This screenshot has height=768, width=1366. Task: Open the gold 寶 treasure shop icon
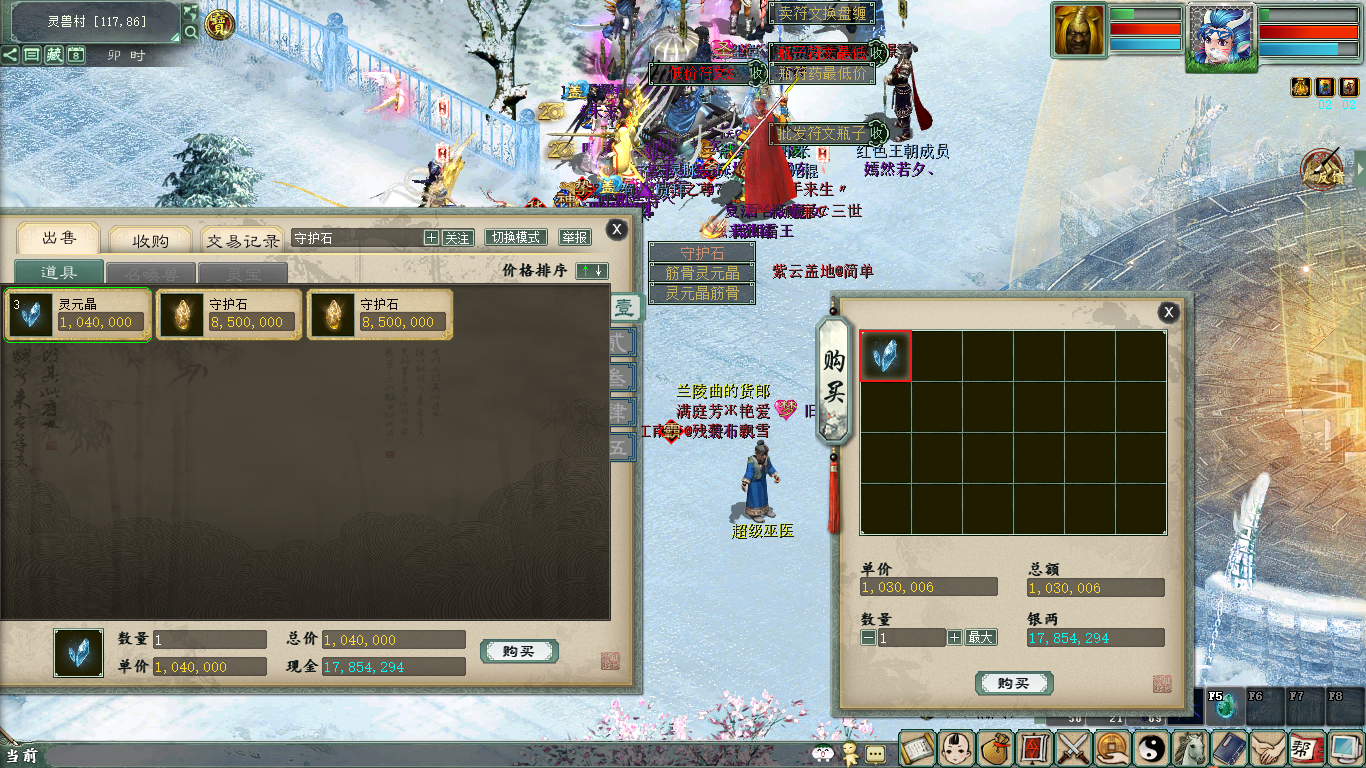coord(220,24)
